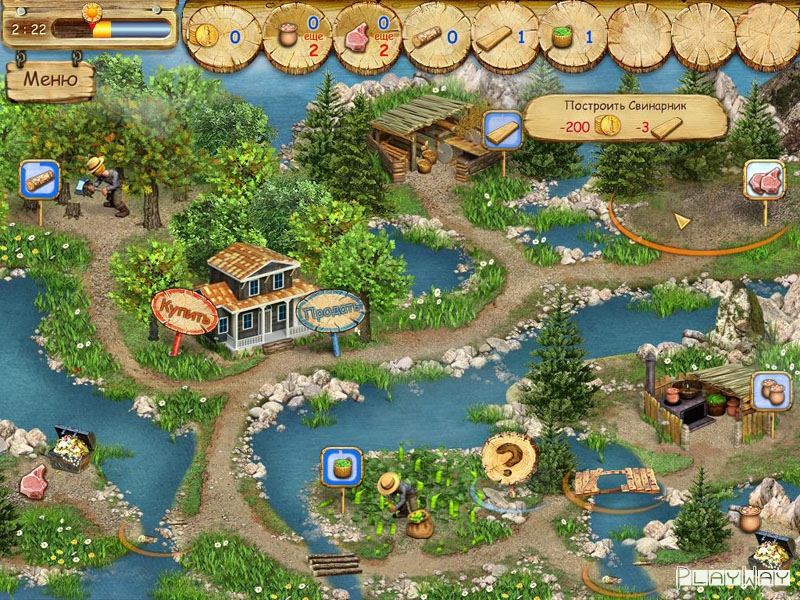The image size is (800, 600).
Task: Select the plank icon above the sawmill
Action: [500, 129]
